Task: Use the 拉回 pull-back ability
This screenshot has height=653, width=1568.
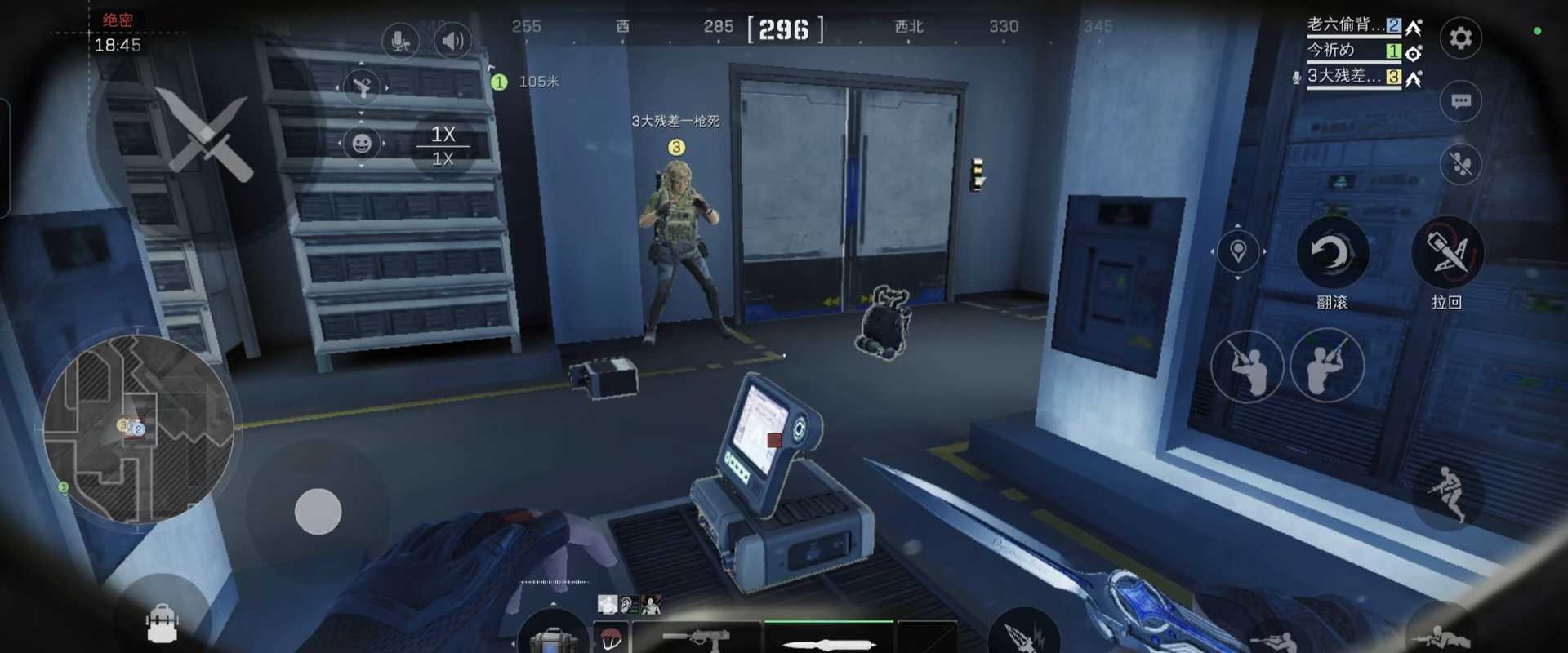Action: [x=1446, y=253]
